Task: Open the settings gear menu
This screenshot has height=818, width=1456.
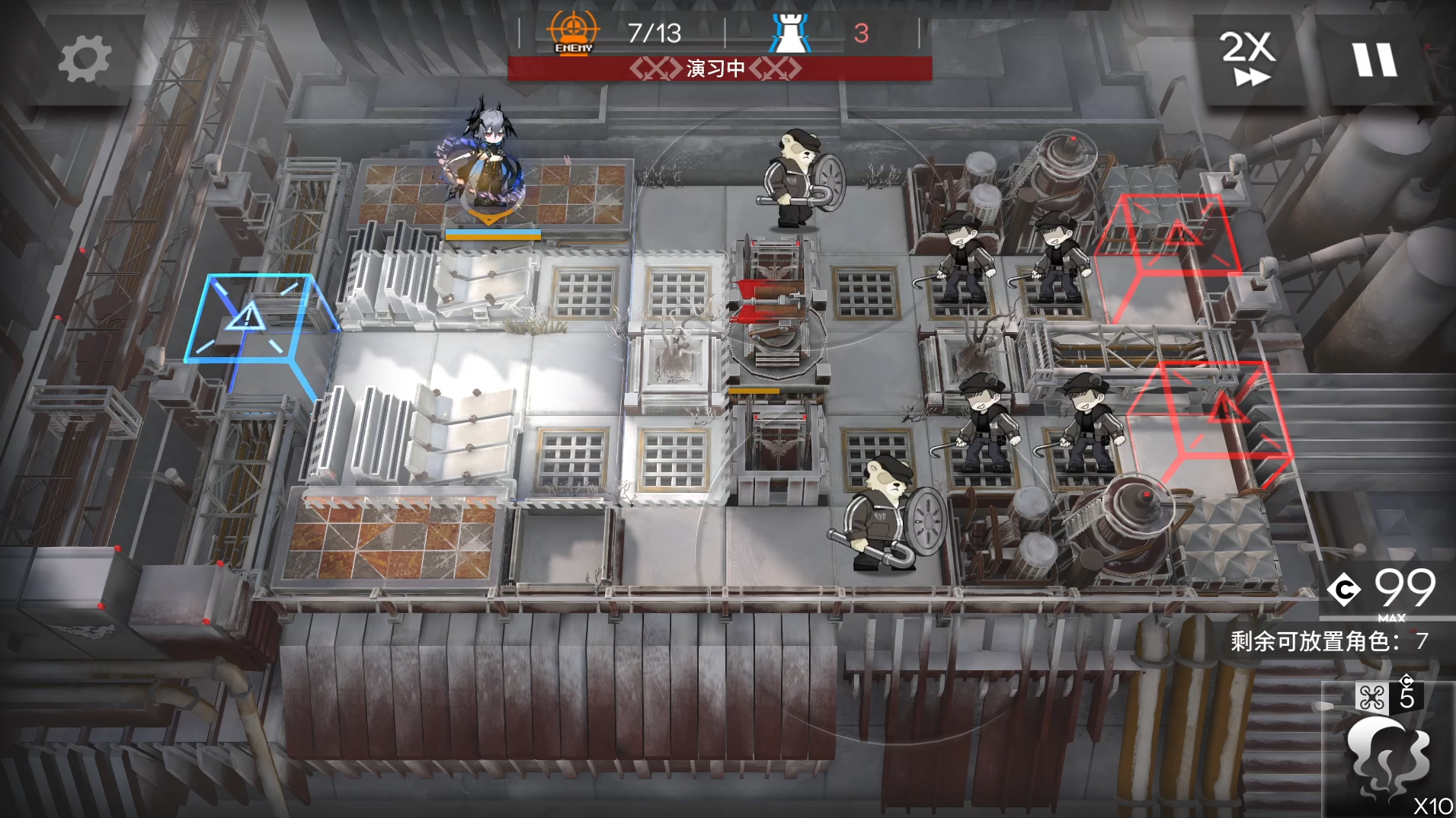Action: tap(84, 59)
